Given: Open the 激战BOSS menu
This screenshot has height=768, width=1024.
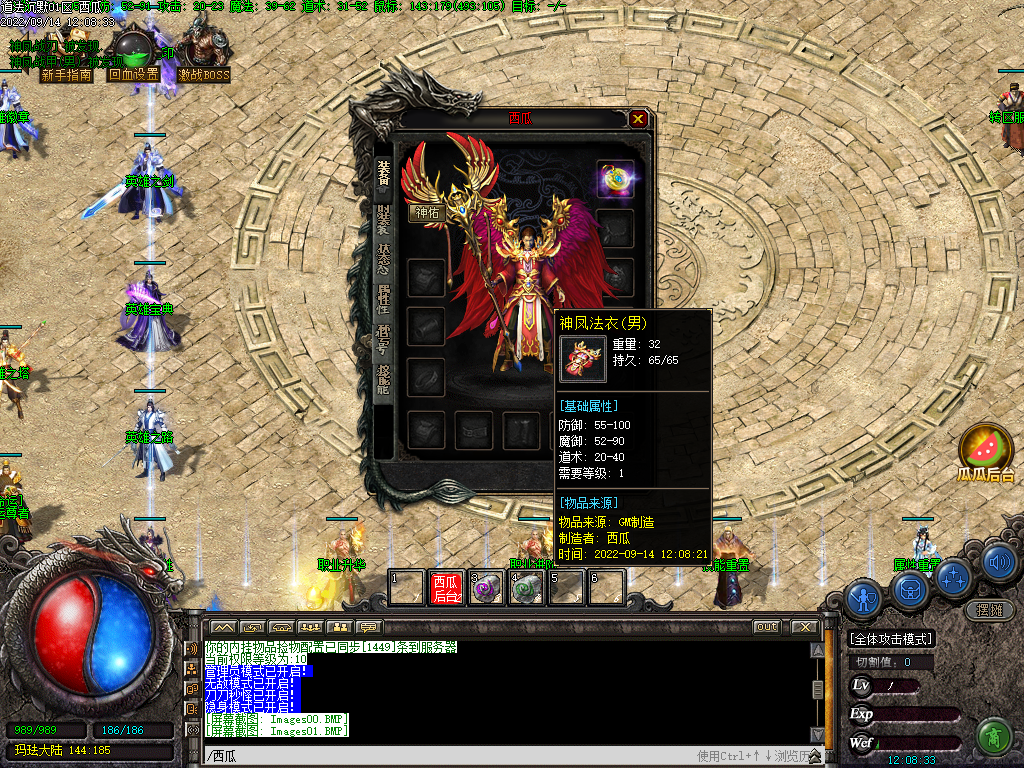Looking at the screenshot, I should (x=204, y=74).
